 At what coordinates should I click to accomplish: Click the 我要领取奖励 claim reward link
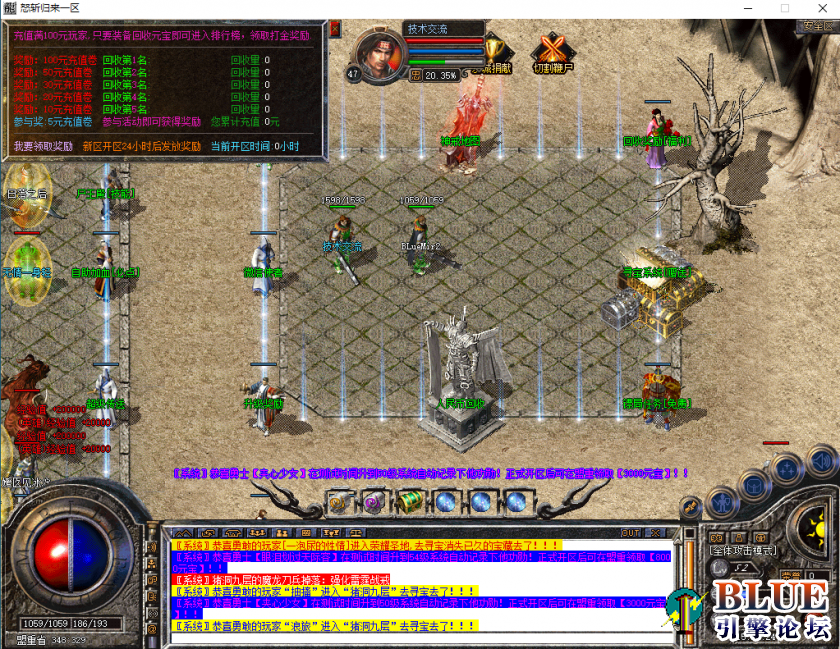click(43, 146)
